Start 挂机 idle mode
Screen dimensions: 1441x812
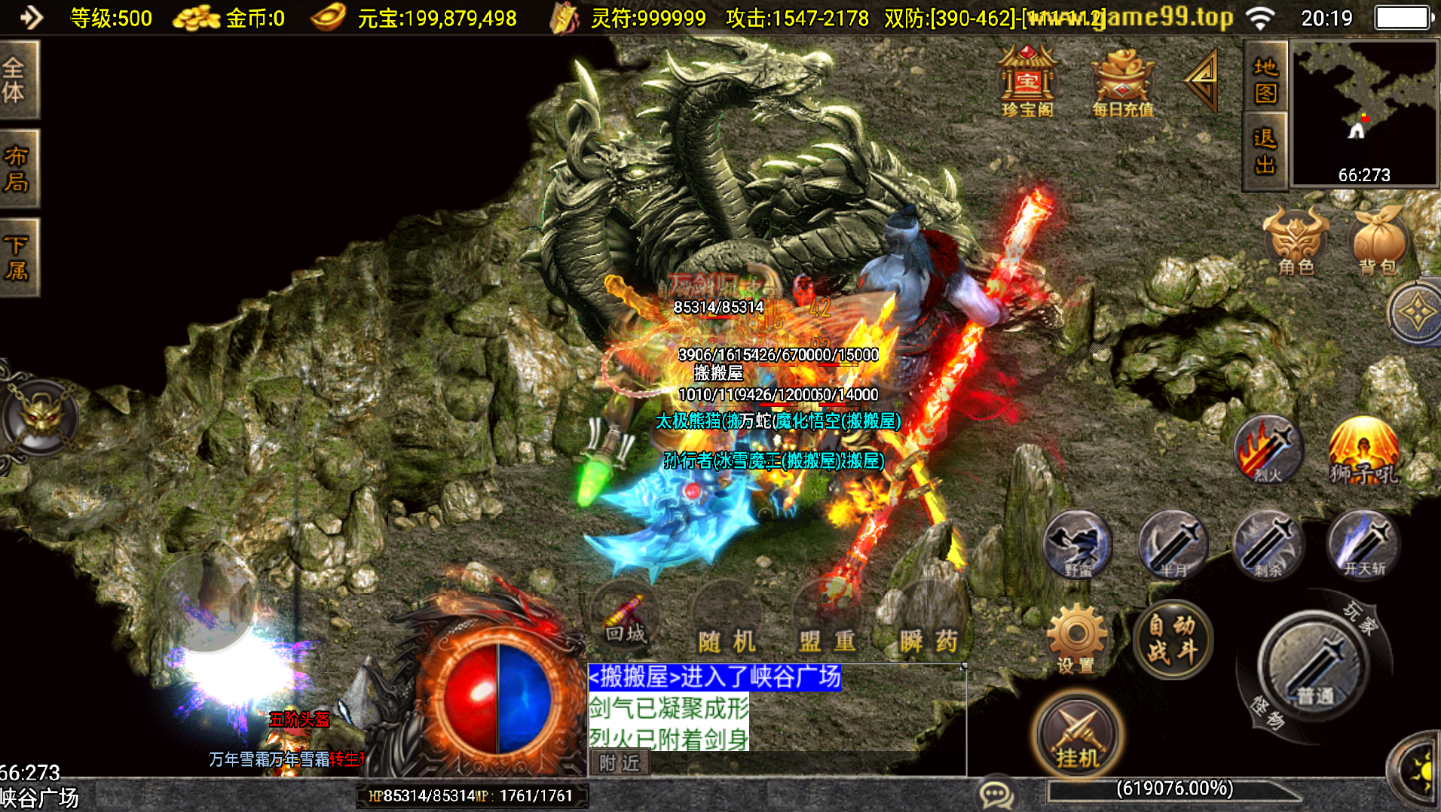(1077, 732)
